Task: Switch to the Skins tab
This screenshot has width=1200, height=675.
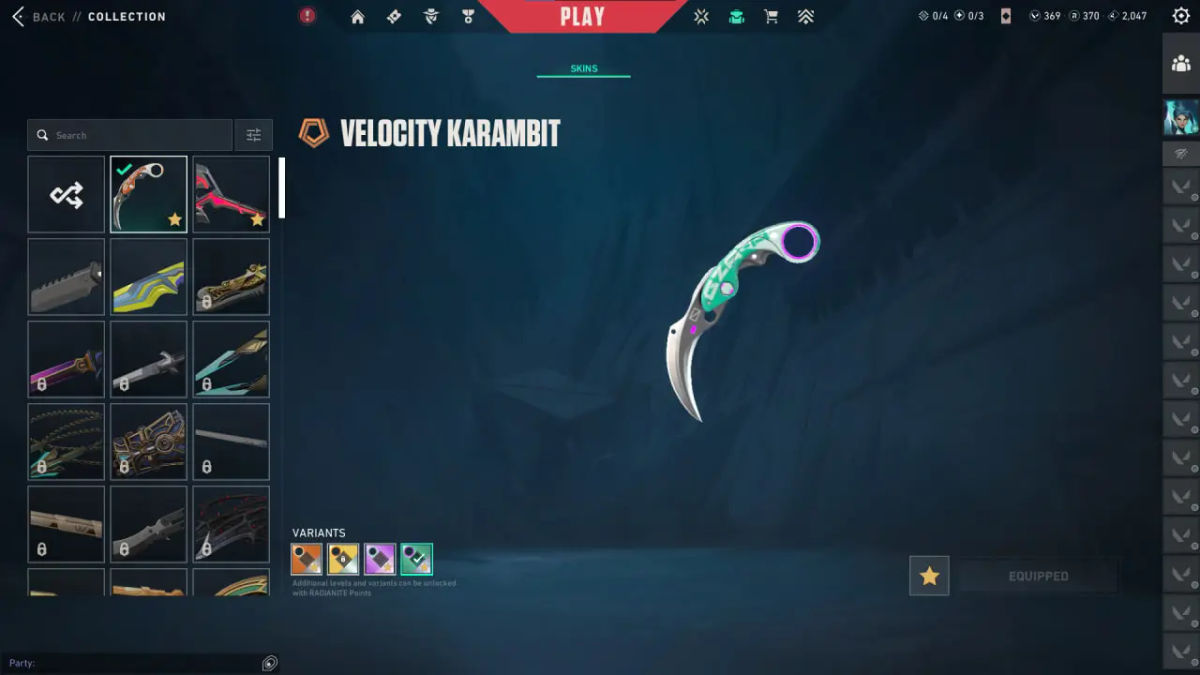Action: pyautogui.click(x=584, y=69)
